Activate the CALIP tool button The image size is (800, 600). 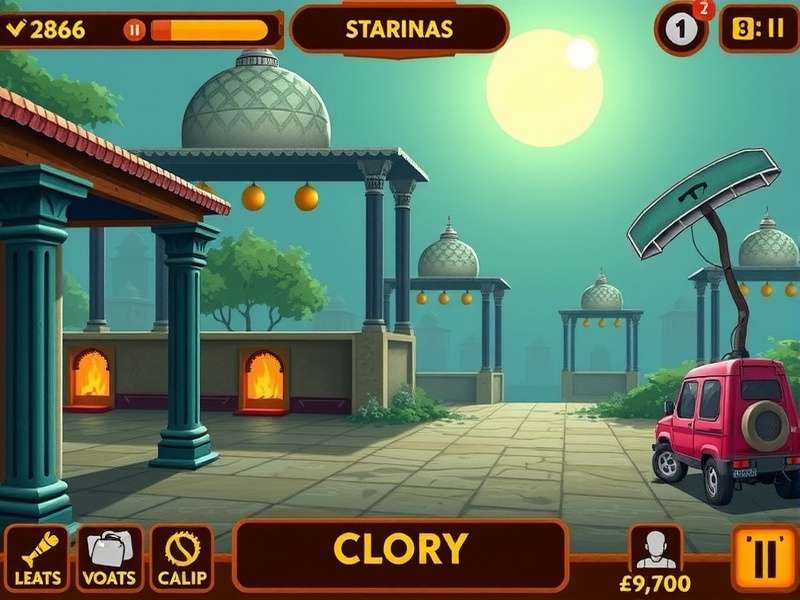(x=182, y=558)
